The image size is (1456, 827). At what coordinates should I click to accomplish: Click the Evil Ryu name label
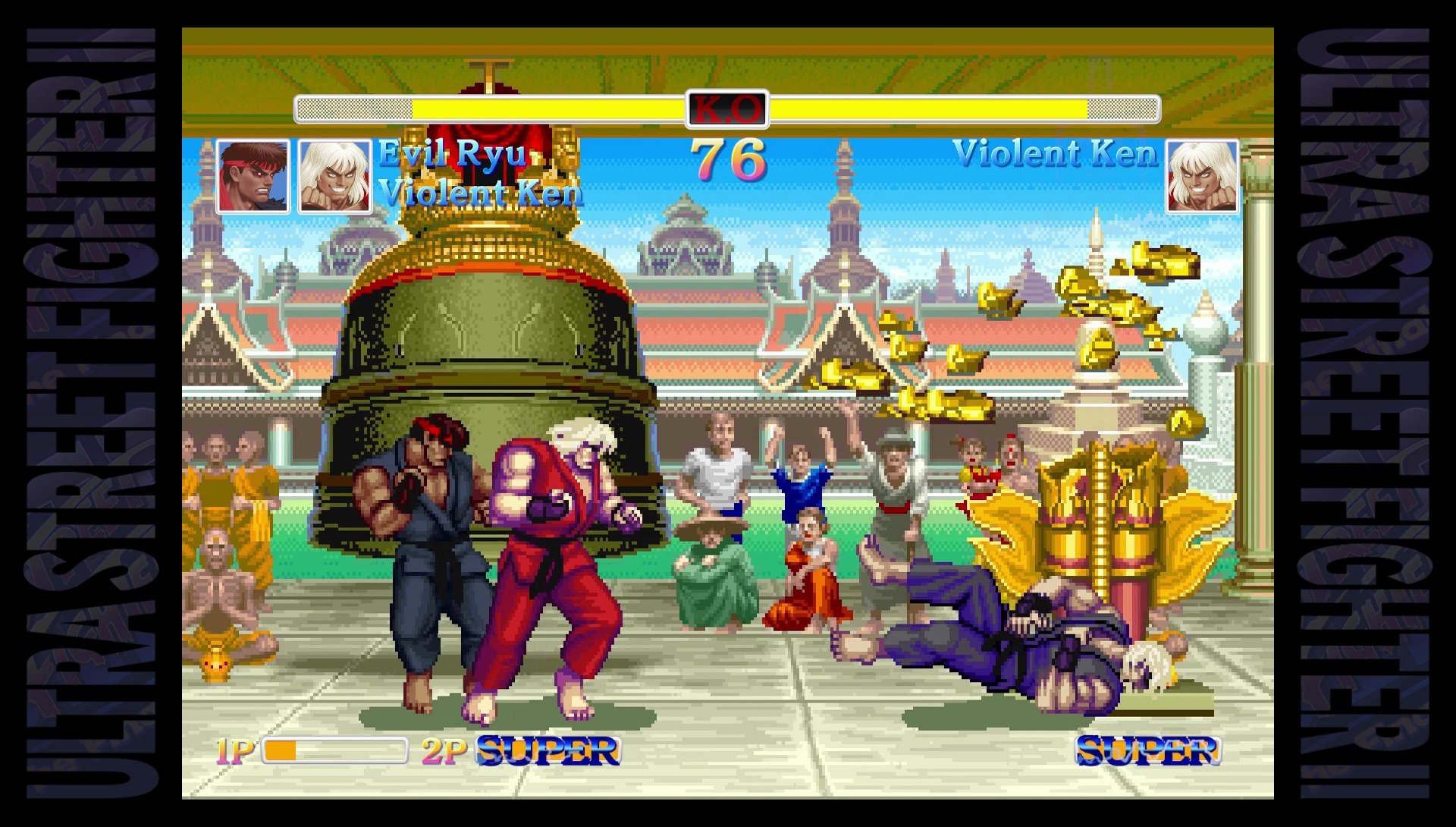[x=451, y=155]
